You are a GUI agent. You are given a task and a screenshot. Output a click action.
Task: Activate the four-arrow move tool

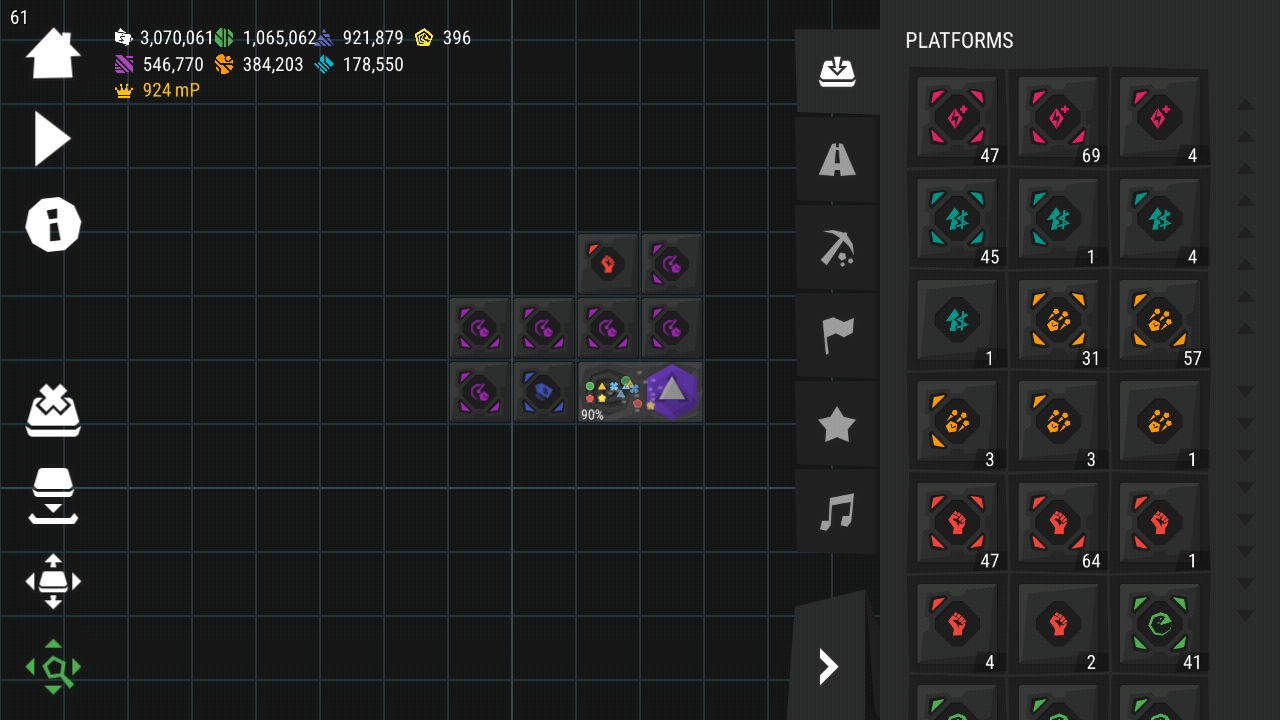pos(53,581)
